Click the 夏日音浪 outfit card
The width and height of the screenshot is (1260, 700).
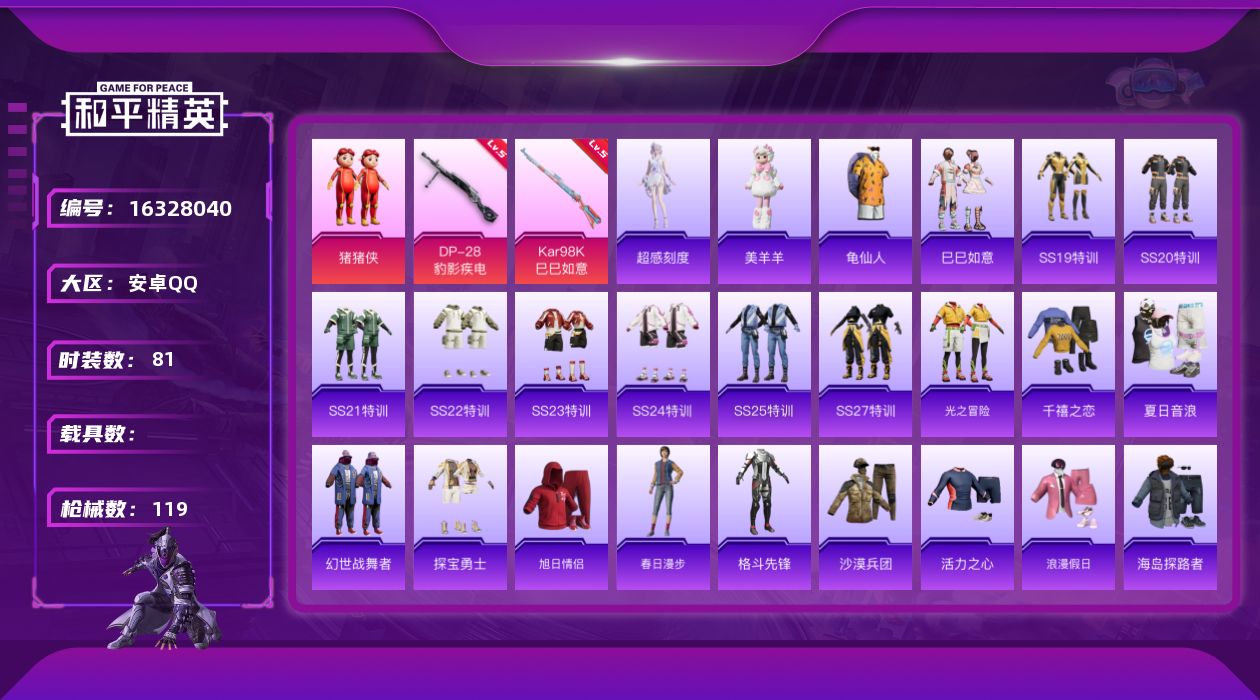pos(1170,364)
